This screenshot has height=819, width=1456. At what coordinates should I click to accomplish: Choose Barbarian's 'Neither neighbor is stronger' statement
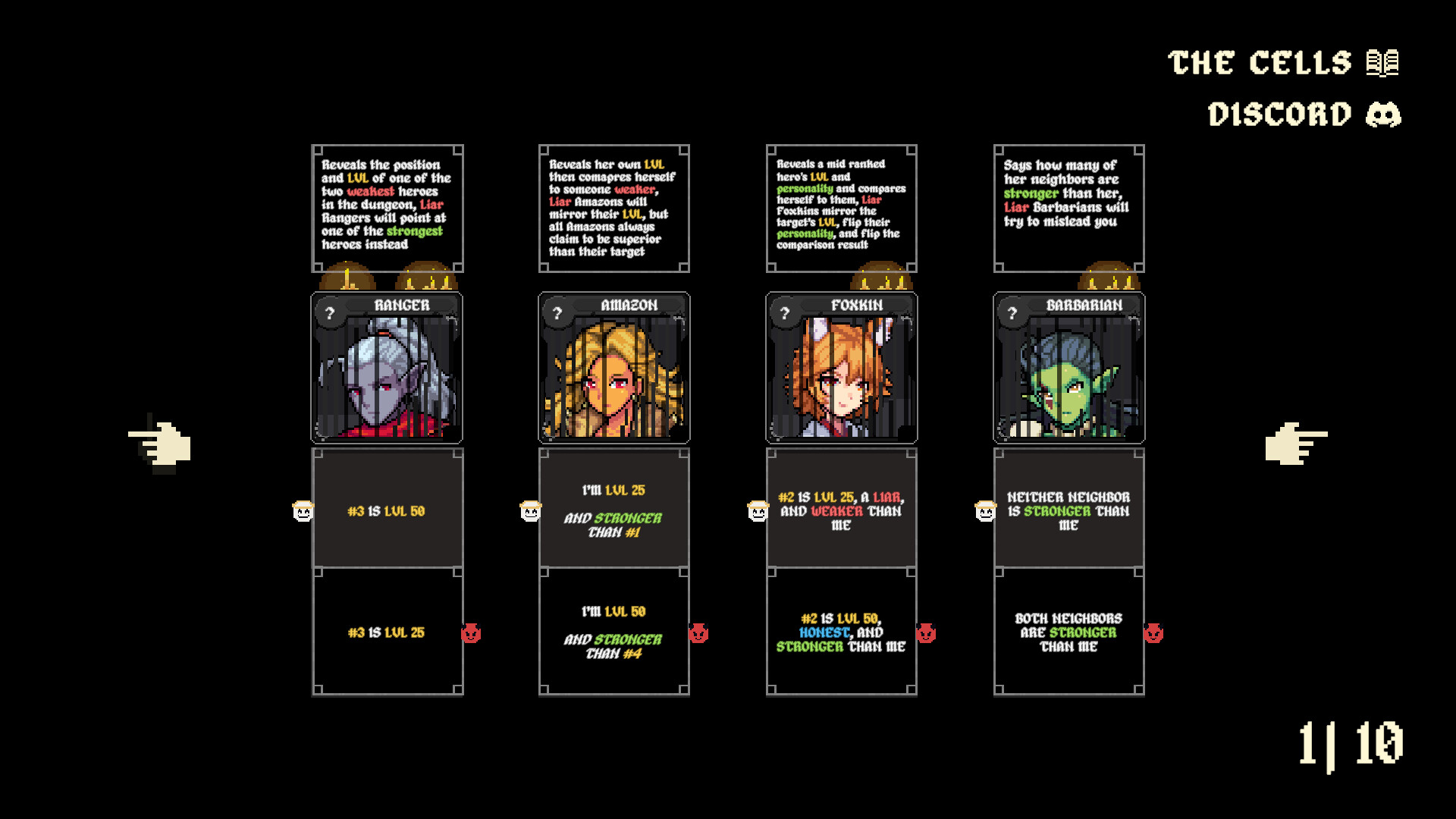(1070, 510)
